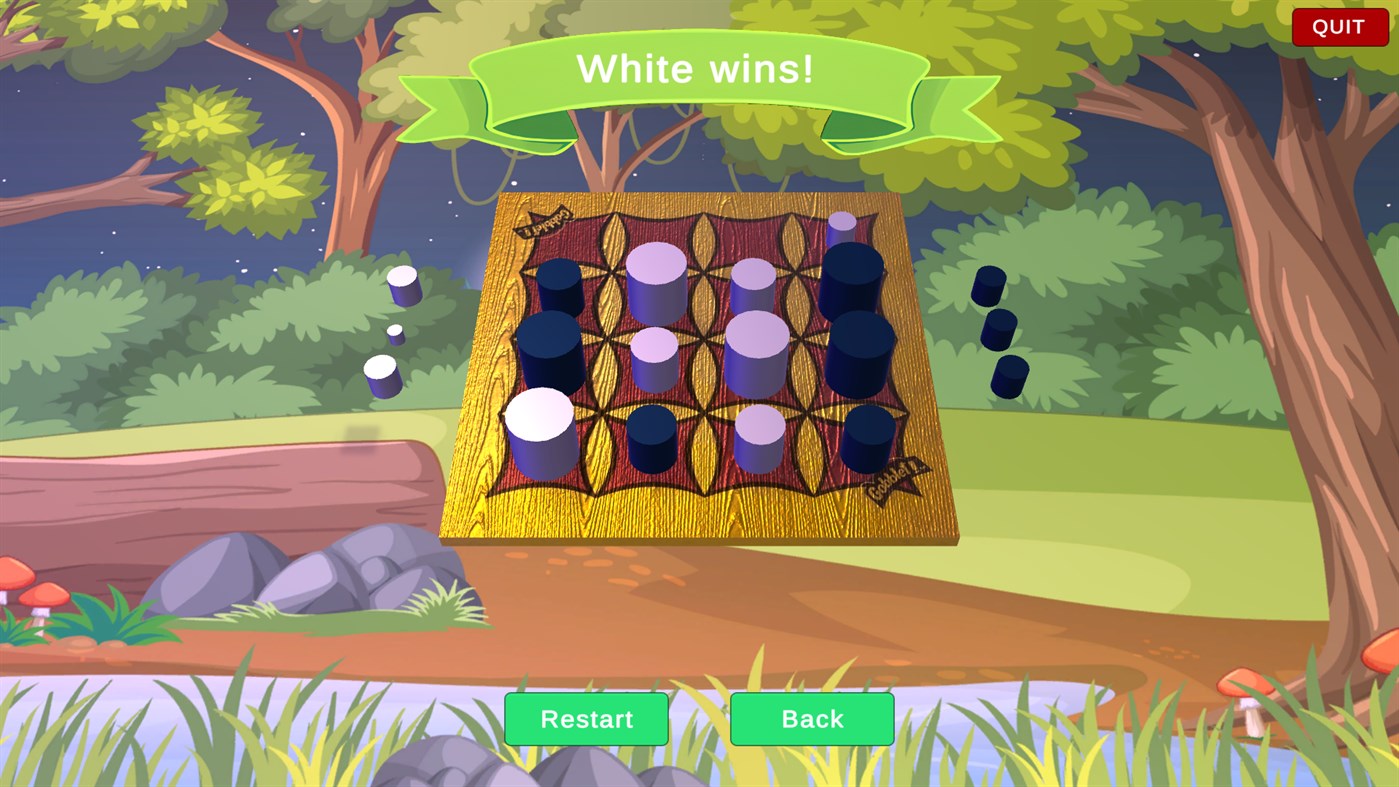Screen dimensions: 1399x787
Task: Click the Restart button
Action: pyautogui.click(x=586, y=718)
